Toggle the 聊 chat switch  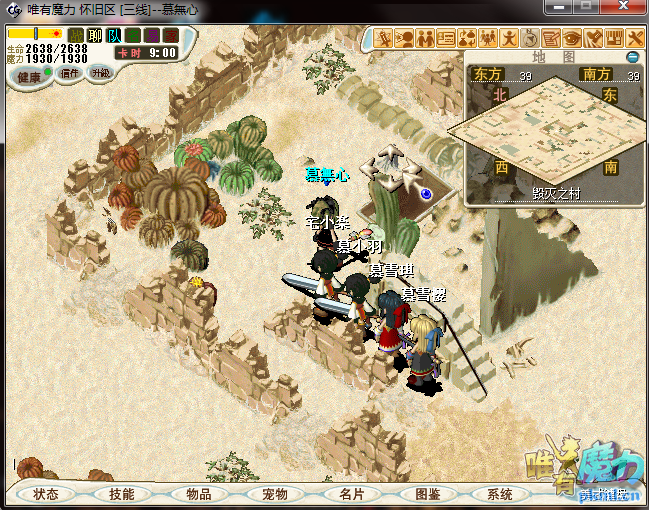pos(95,36)
